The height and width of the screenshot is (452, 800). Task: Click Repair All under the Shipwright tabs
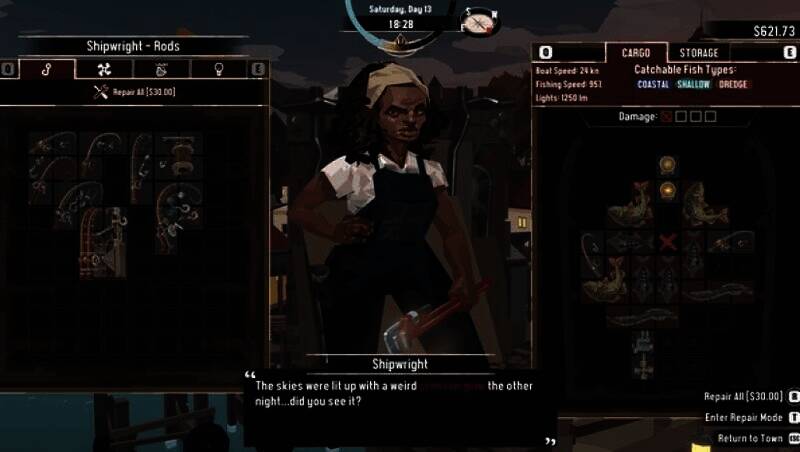pos(133,92)
